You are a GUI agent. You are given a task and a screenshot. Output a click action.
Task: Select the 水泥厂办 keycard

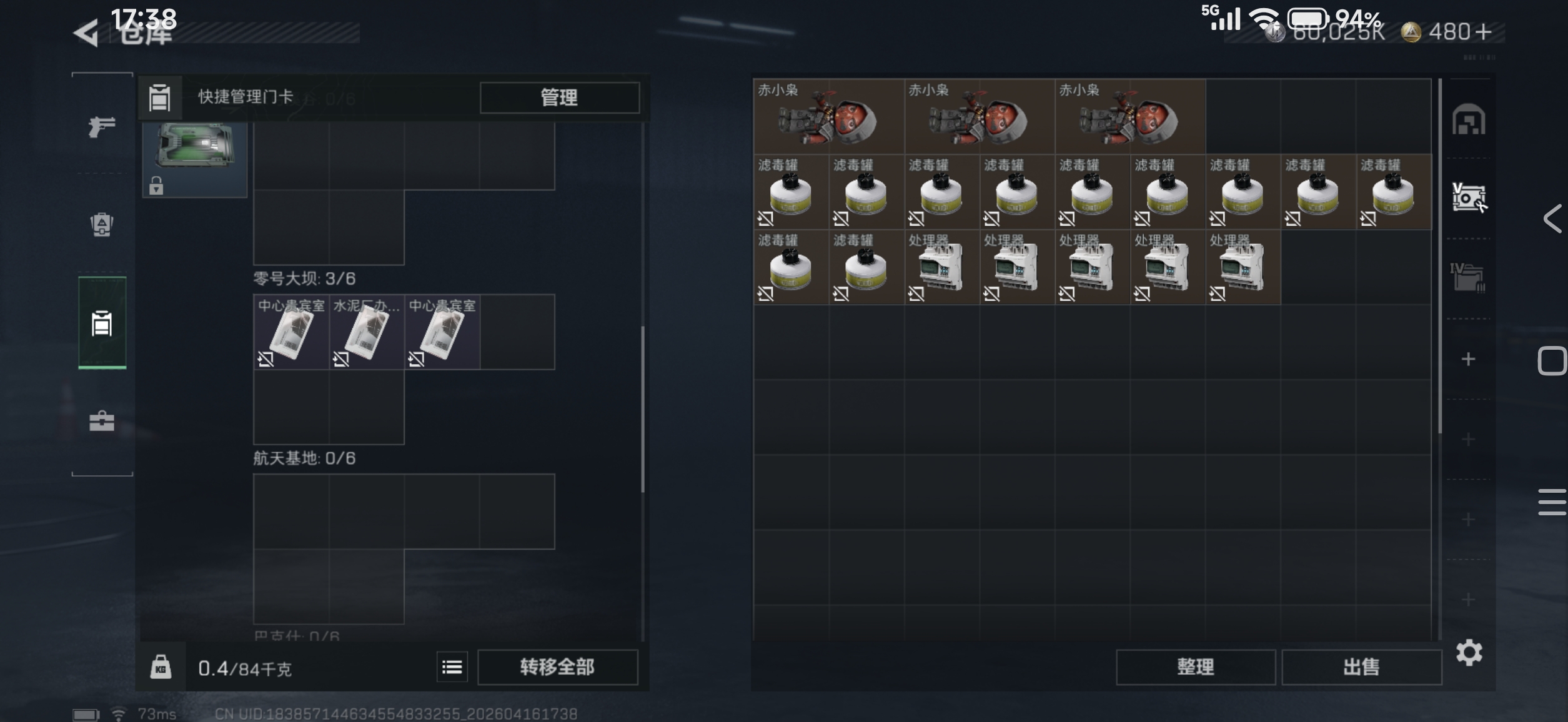coord(367,332)
